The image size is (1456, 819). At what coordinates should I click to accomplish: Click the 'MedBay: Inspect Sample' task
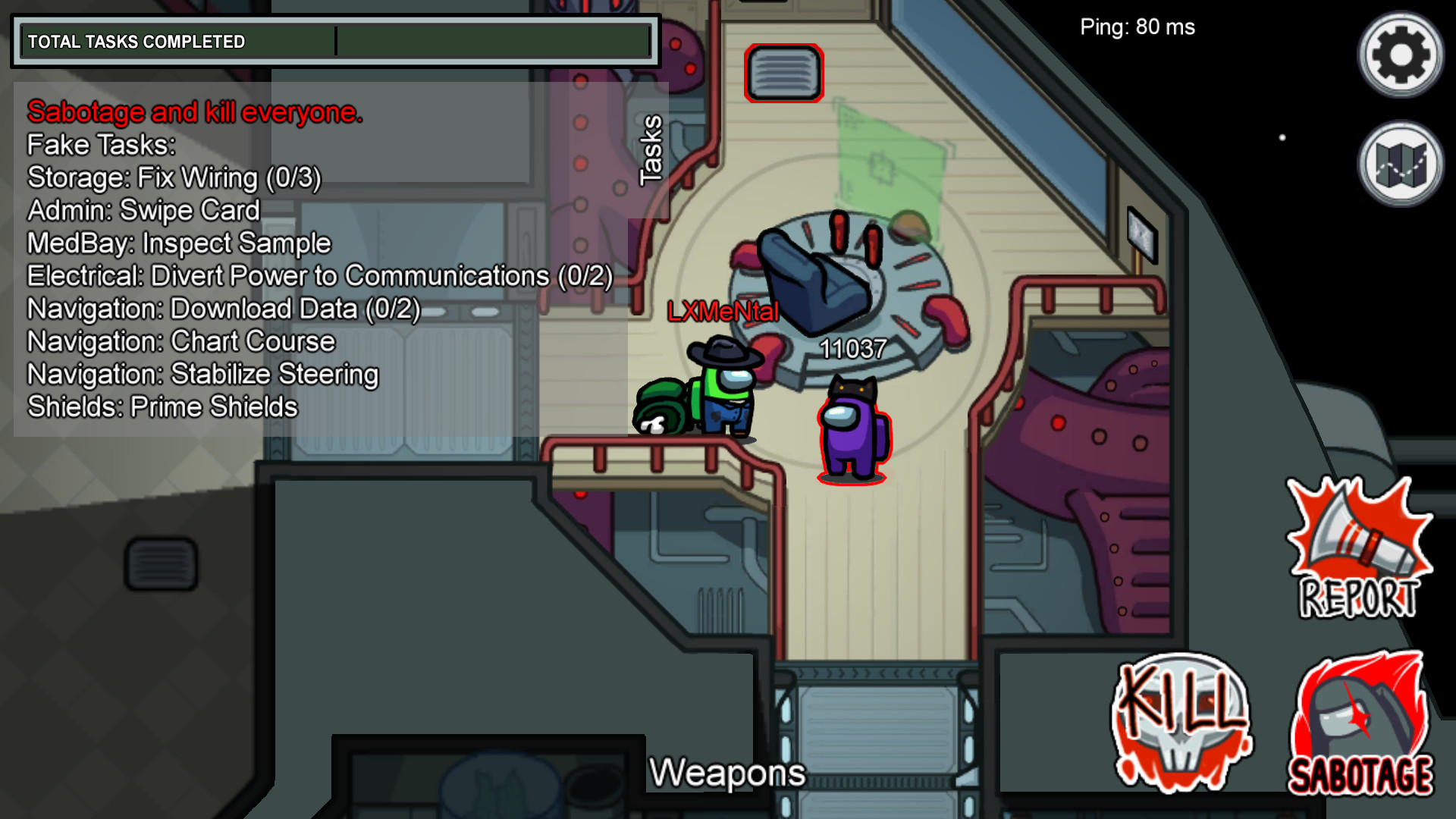click(178, 243)
